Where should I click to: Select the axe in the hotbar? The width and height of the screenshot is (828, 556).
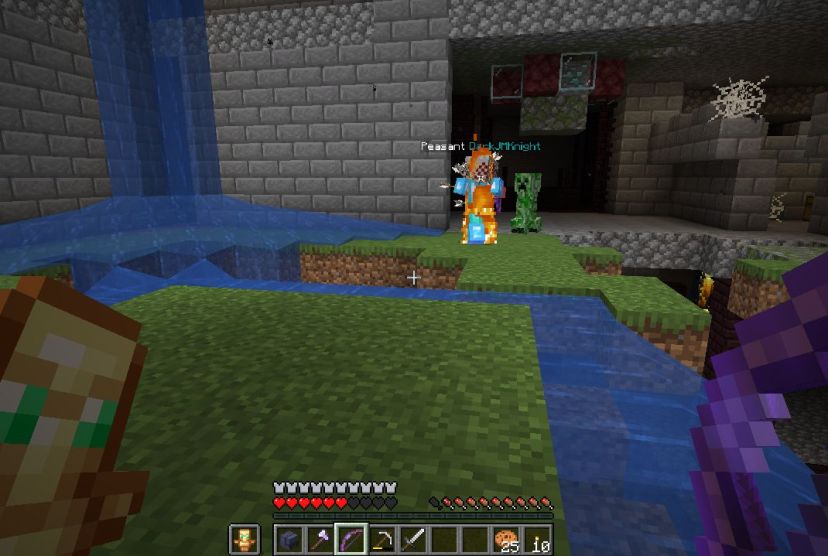tap(319, 539)
